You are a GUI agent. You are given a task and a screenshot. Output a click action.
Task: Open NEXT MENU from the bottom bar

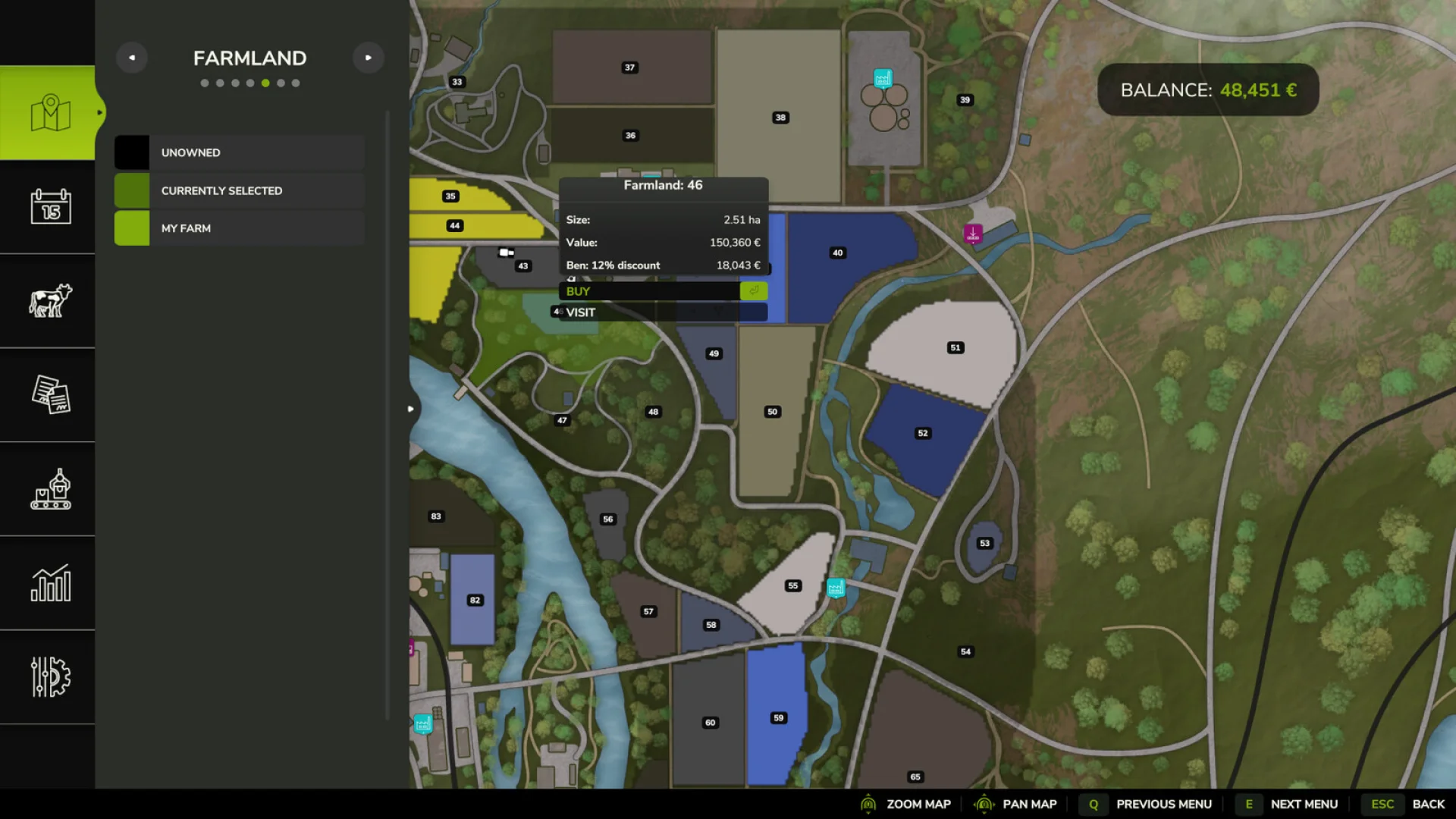(x=1303, y=804)
